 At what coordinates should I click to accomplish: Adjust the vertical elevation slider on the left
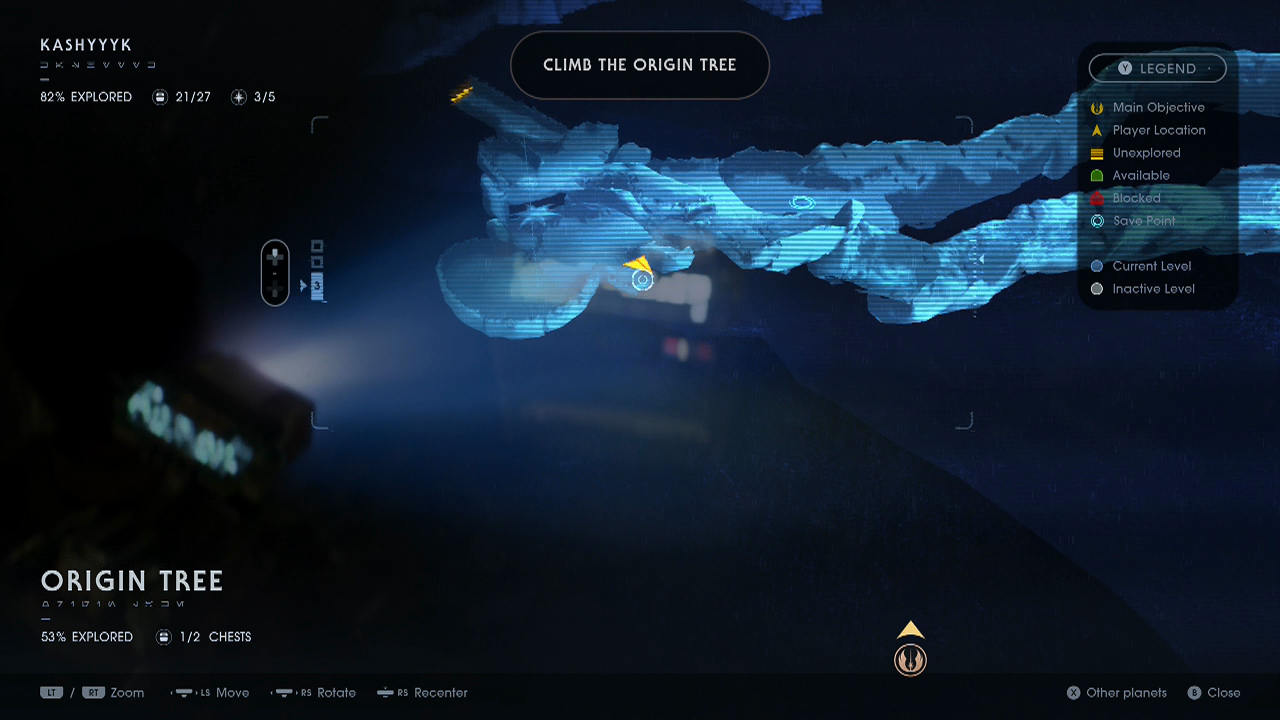275,272
